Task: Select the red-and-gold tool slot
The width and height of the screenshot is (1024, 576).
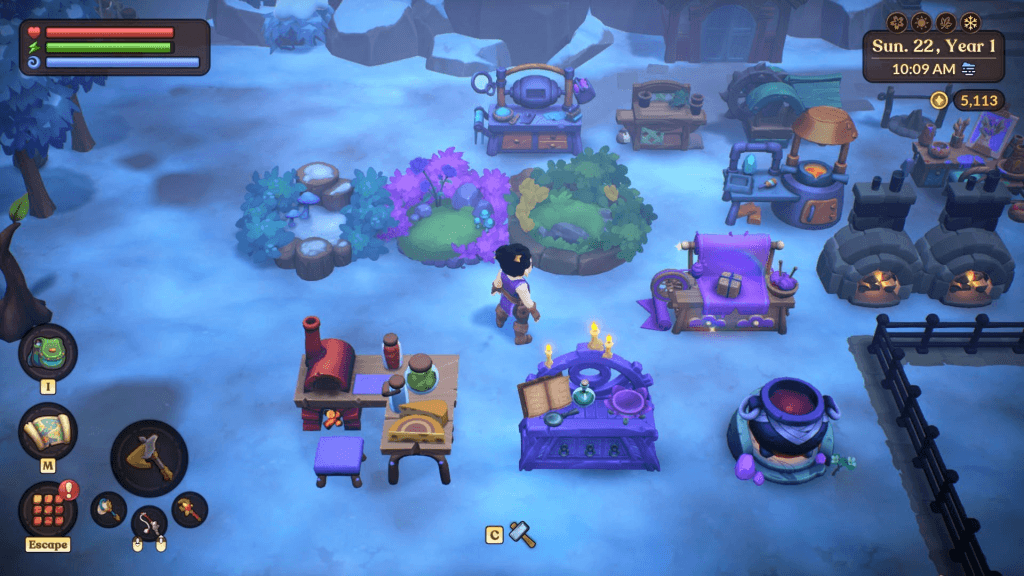Action: click(189, 509)
